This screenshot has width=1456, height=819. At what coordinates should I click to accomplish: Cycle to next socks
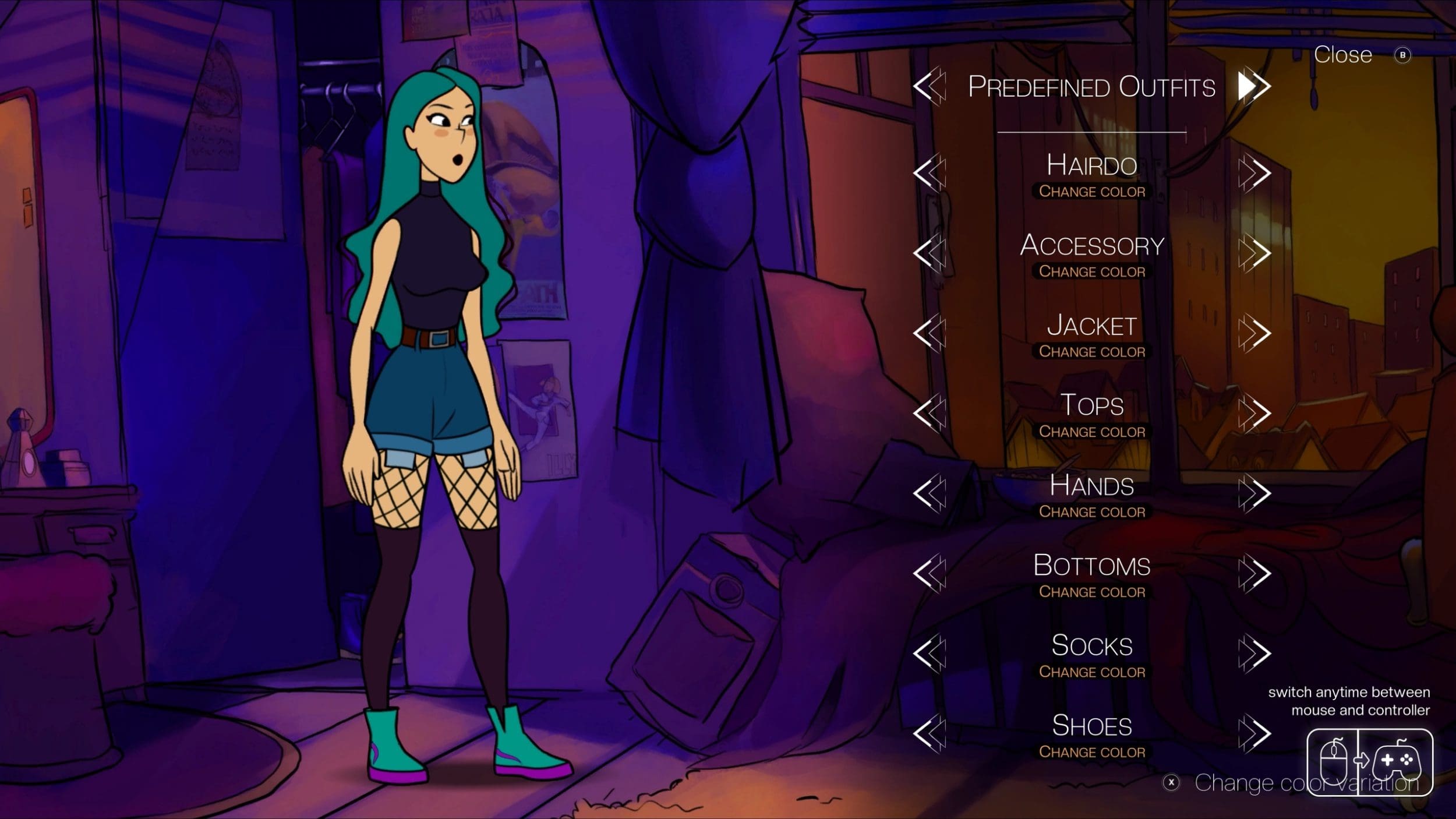pyautogui.click(x=1254, y=653)
